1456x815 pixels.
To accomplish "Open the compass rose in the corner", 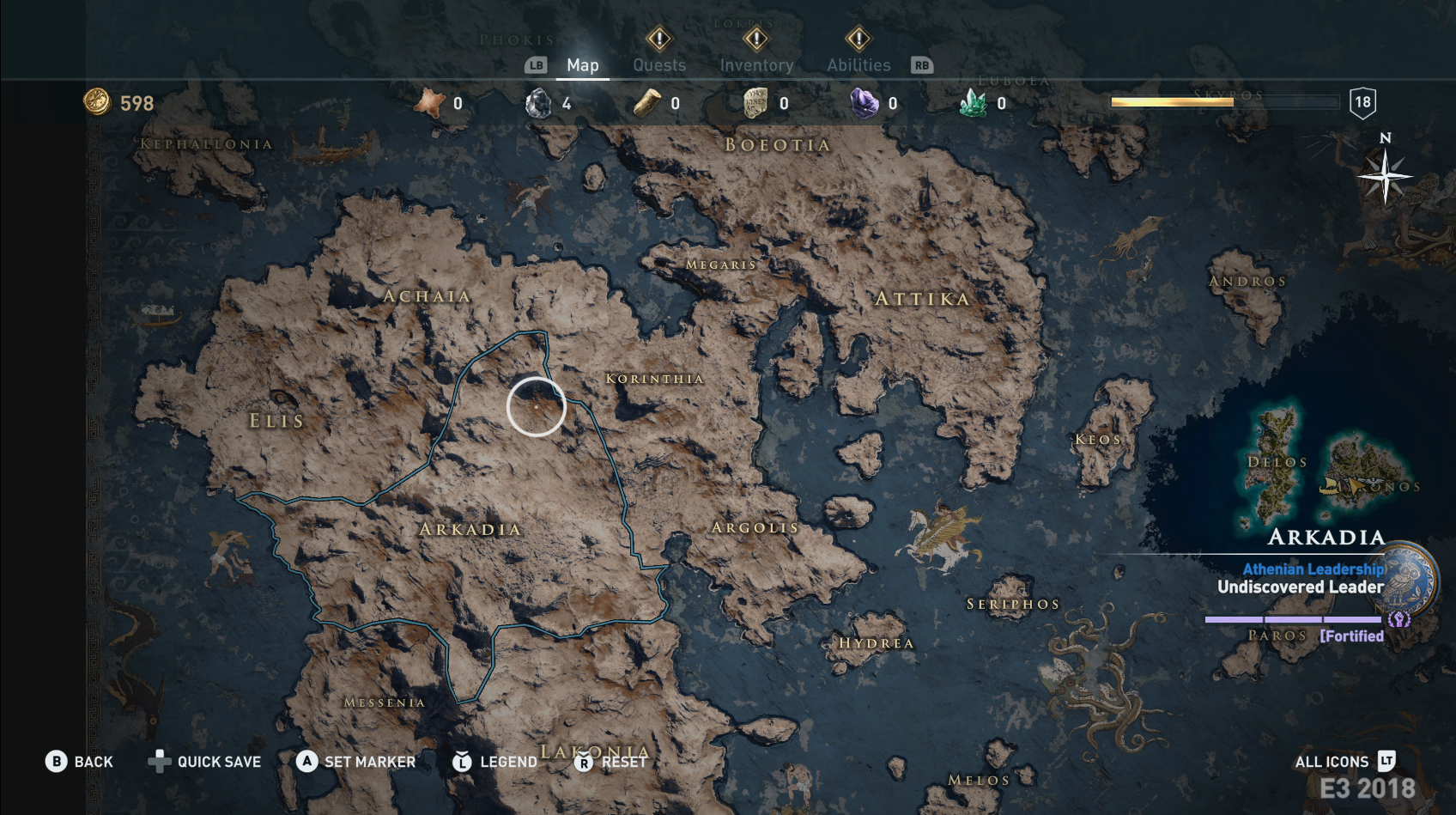I will [1384, 178].
